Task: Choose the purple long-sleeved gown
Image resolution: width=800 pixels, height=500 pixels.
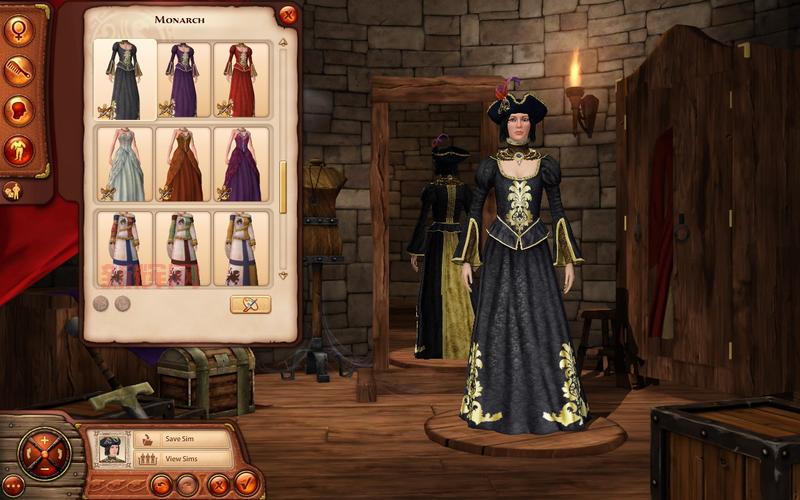Action: coord(183,79)
